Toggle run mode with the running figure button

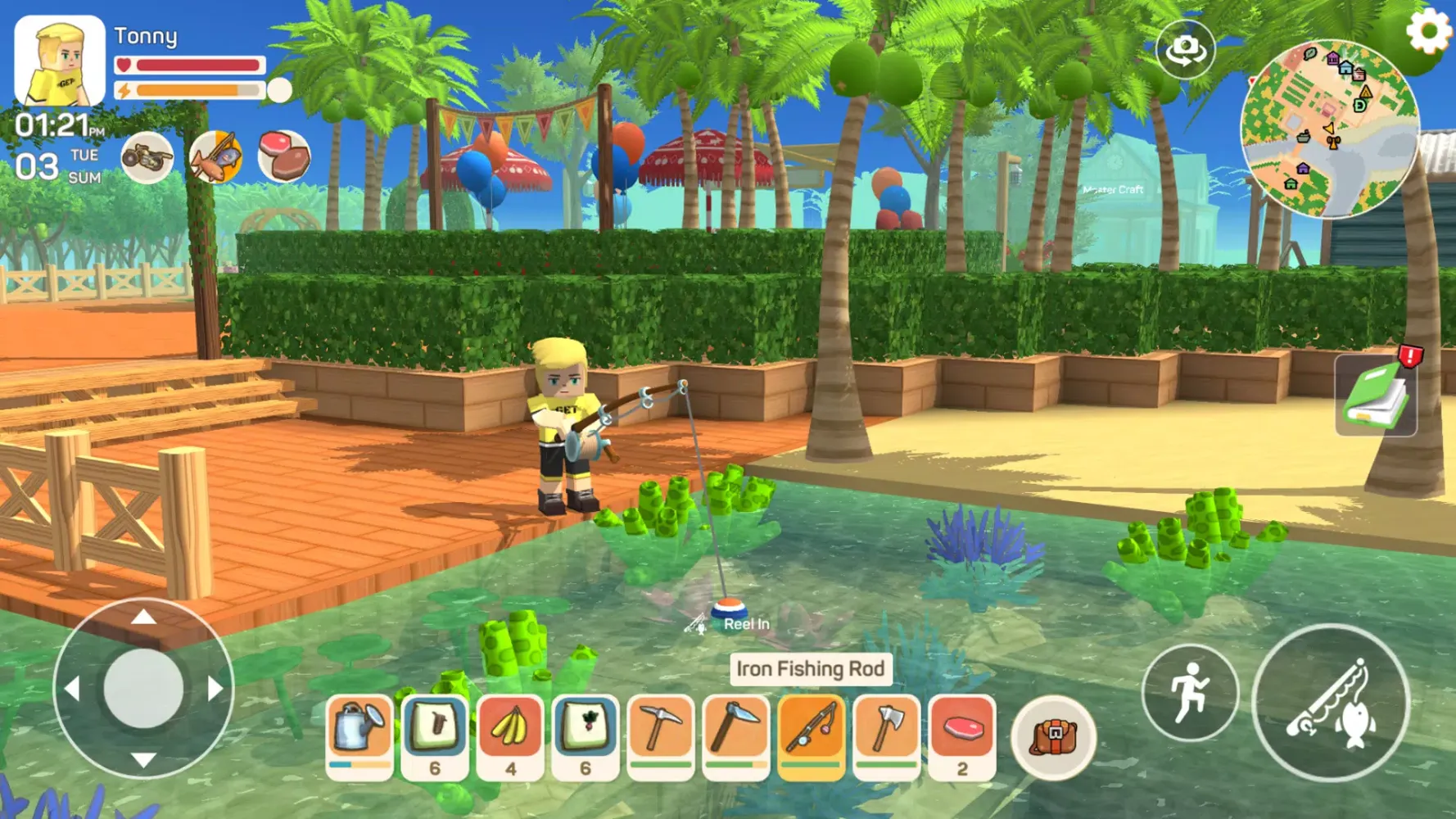click(1190, 692)
